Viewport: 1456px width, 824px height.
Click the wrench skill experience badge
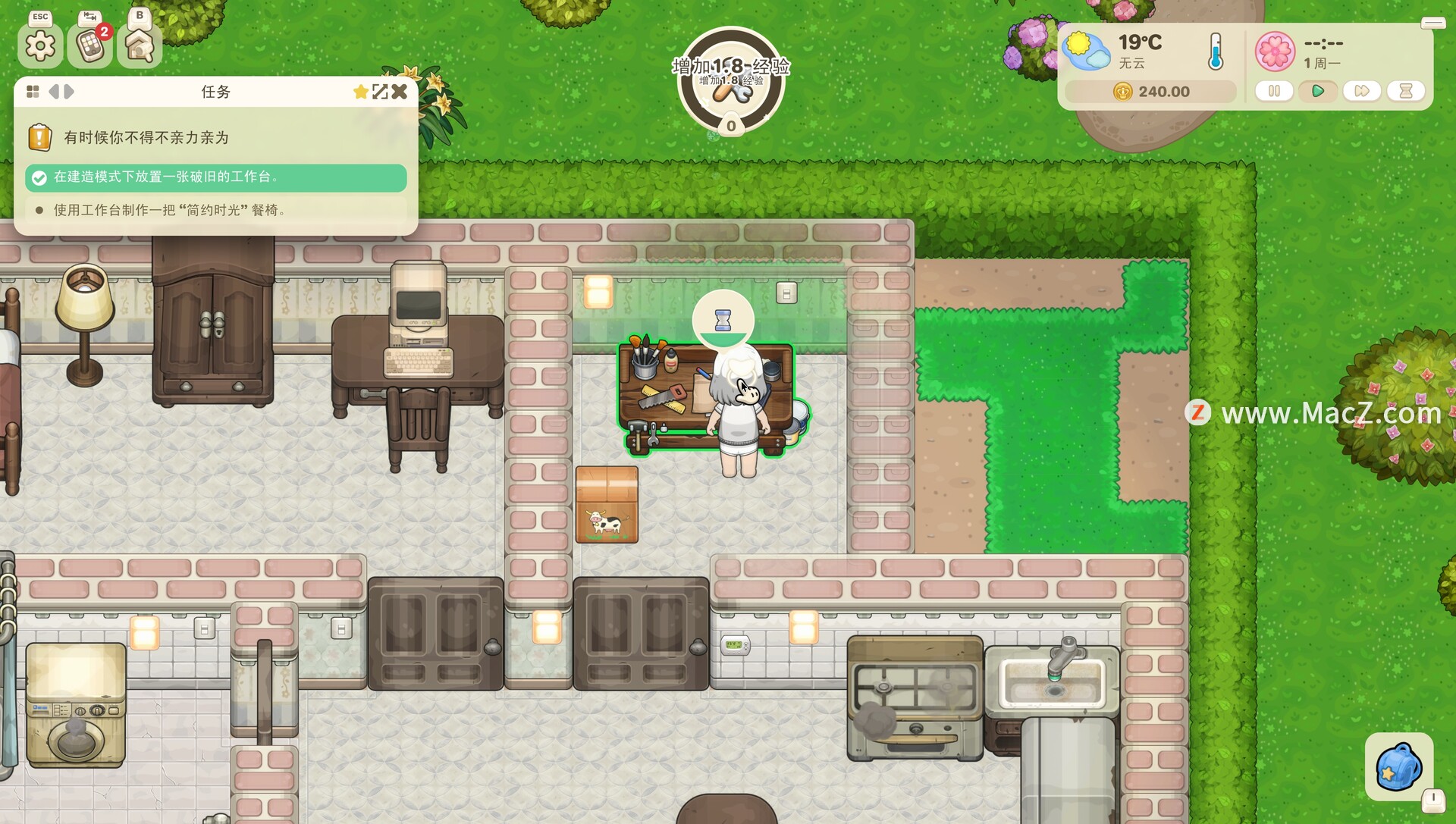[x=730, y=82]
